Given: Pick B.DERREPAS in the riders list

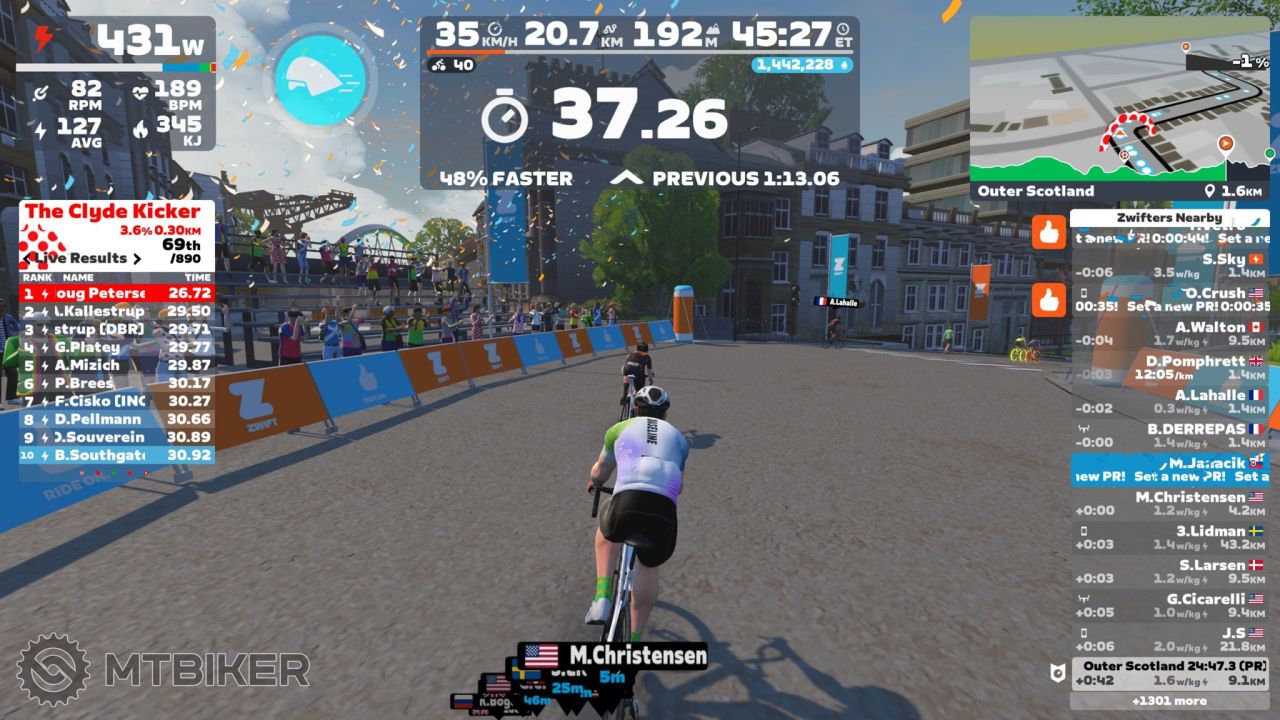Looking at the screenshot, I should pyautogui.click(x=1169, y=436).
